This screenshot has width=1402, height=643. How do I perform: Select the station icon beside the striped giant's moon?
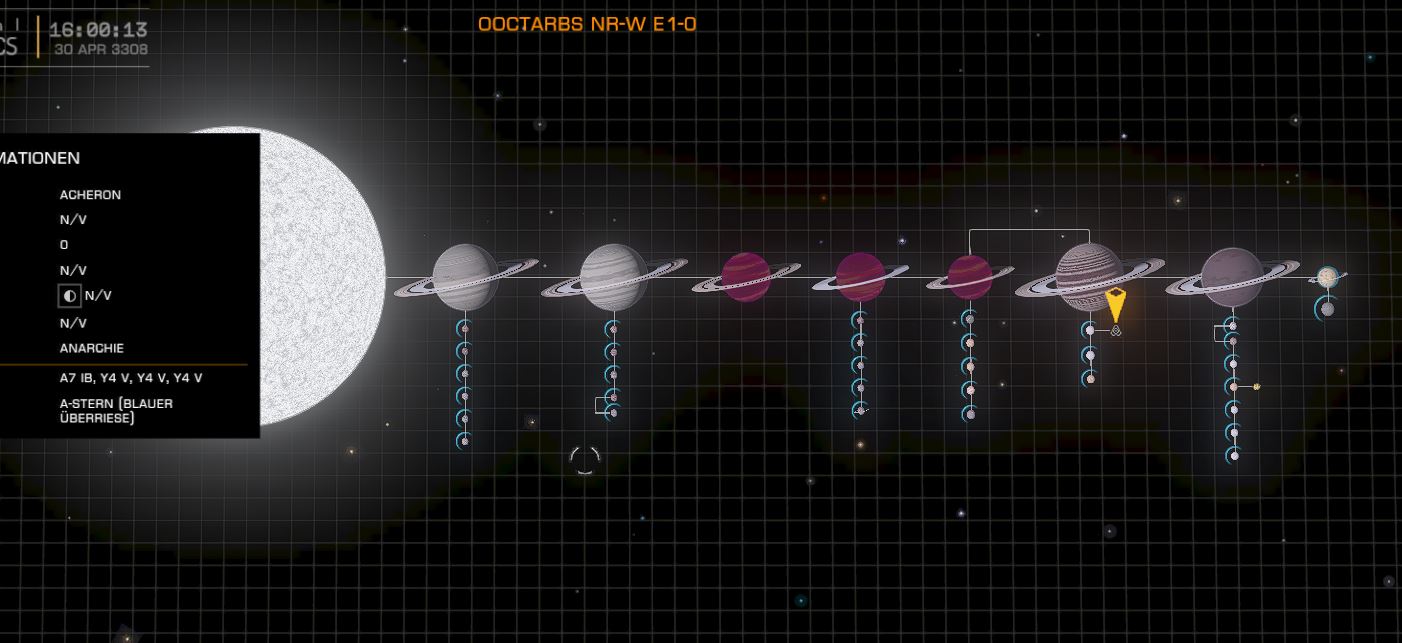click(x=1116, y=330)
